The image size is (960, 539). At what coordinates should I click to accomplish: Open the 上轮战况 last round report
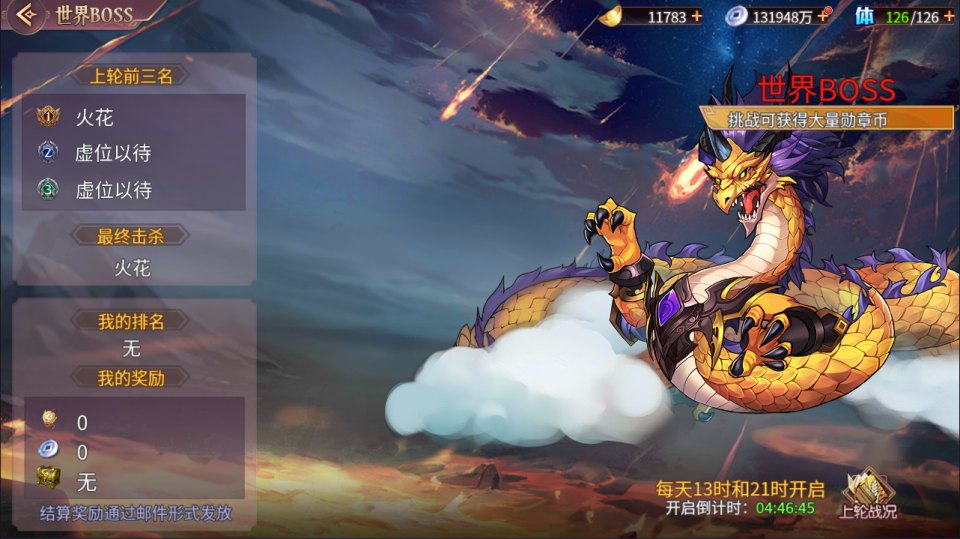point(867,495)
